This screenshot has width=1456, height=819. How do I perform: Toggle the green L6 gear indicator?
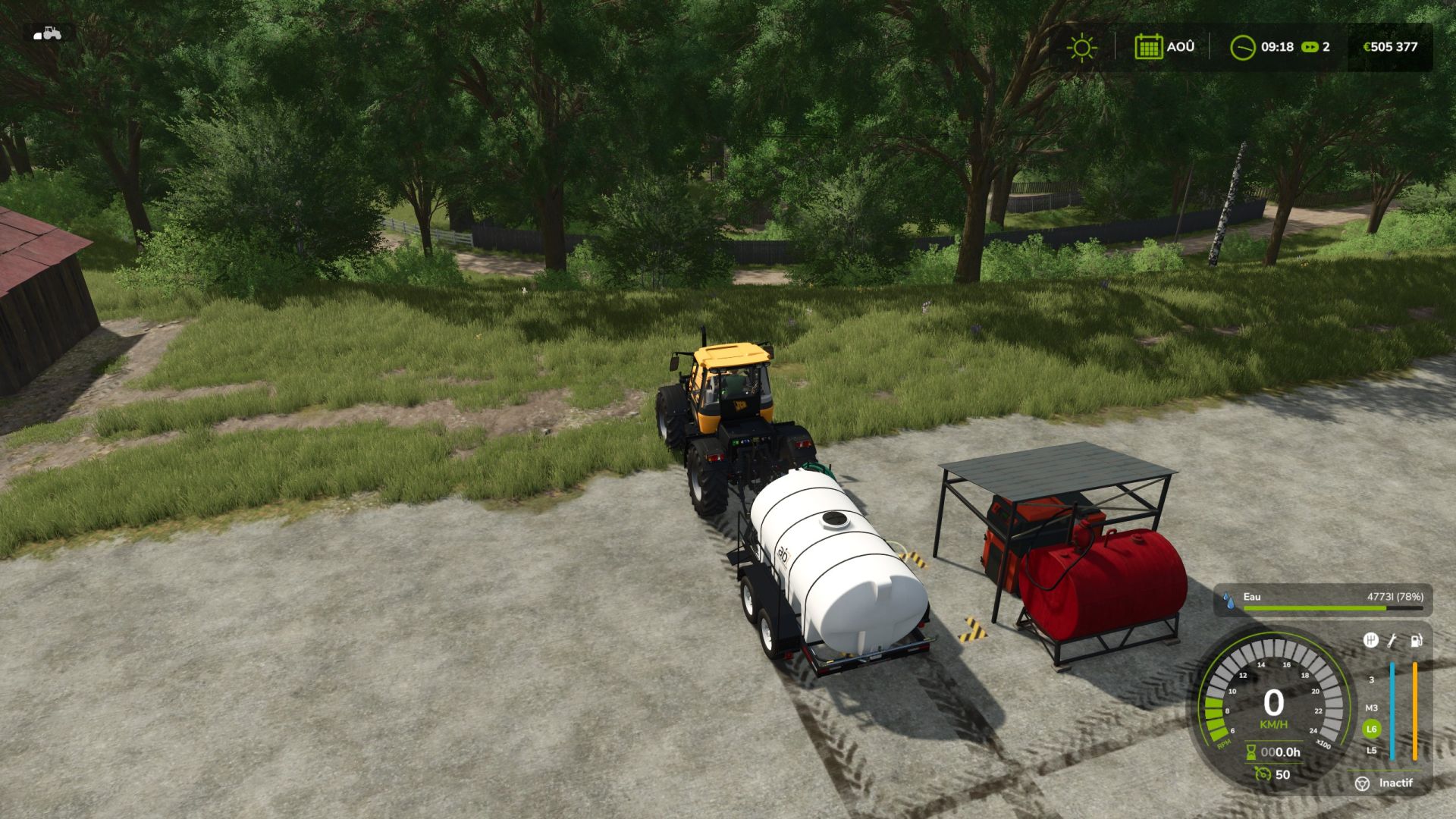[1371, 727]
